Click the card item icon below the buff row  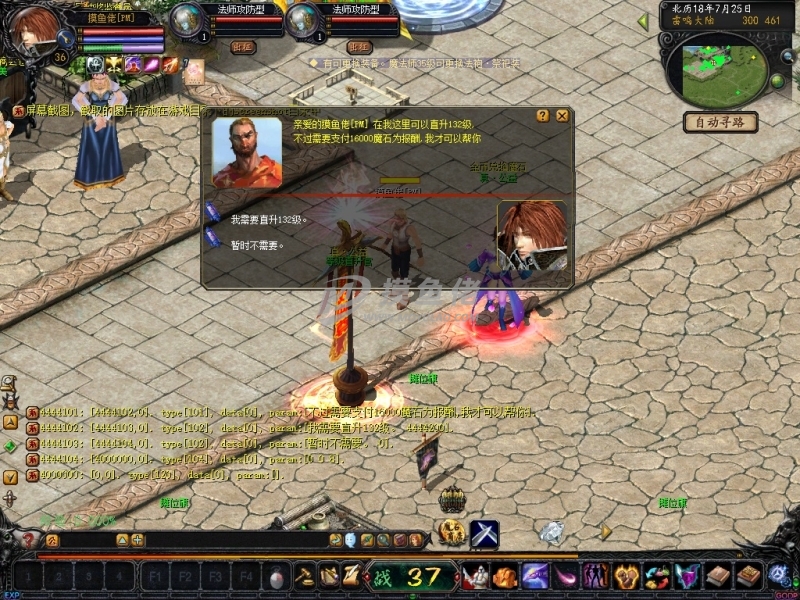tap(194, 71)
